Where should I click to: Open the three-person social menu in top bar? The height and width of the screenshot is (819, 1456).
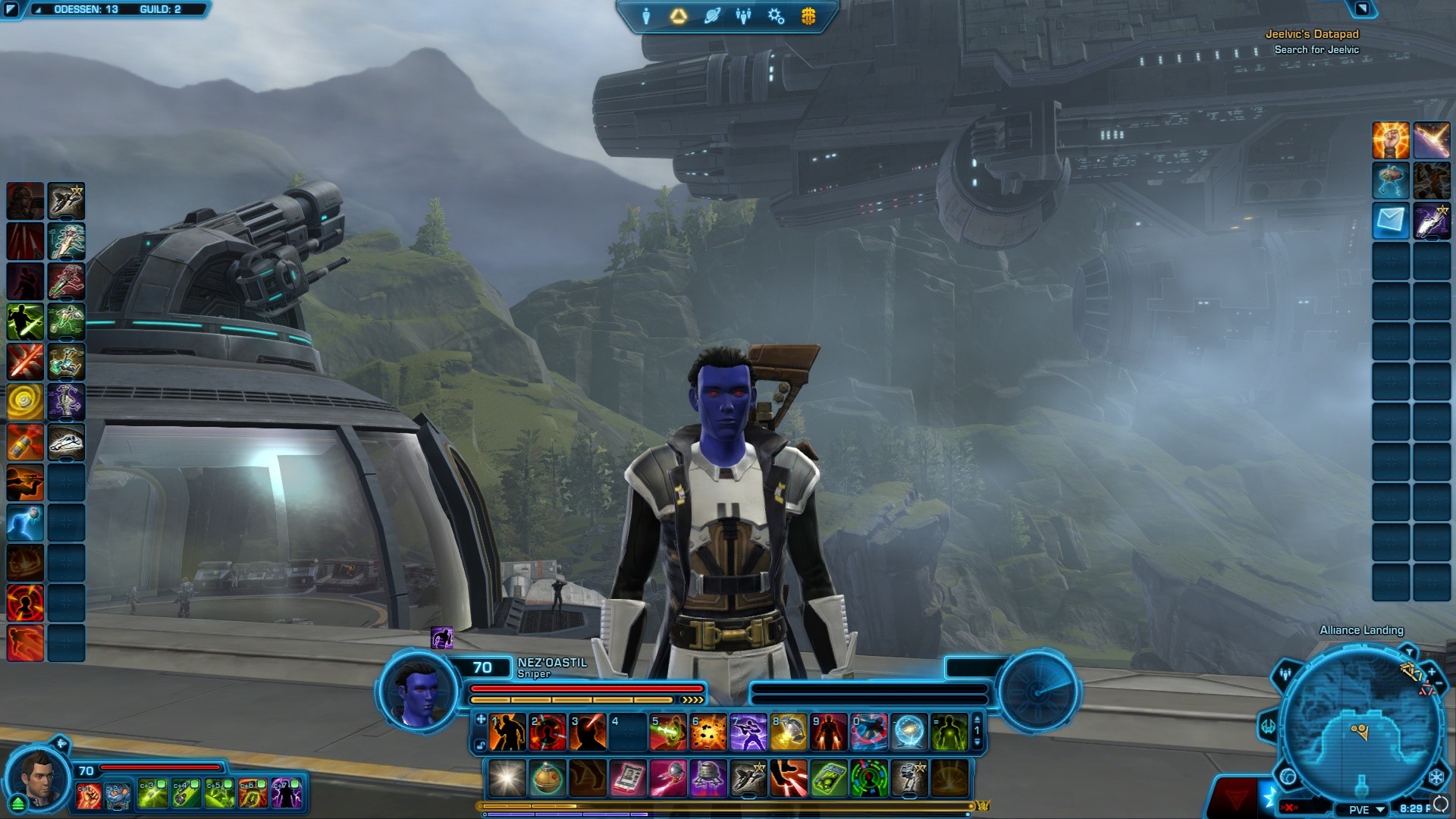click(743, 16)
